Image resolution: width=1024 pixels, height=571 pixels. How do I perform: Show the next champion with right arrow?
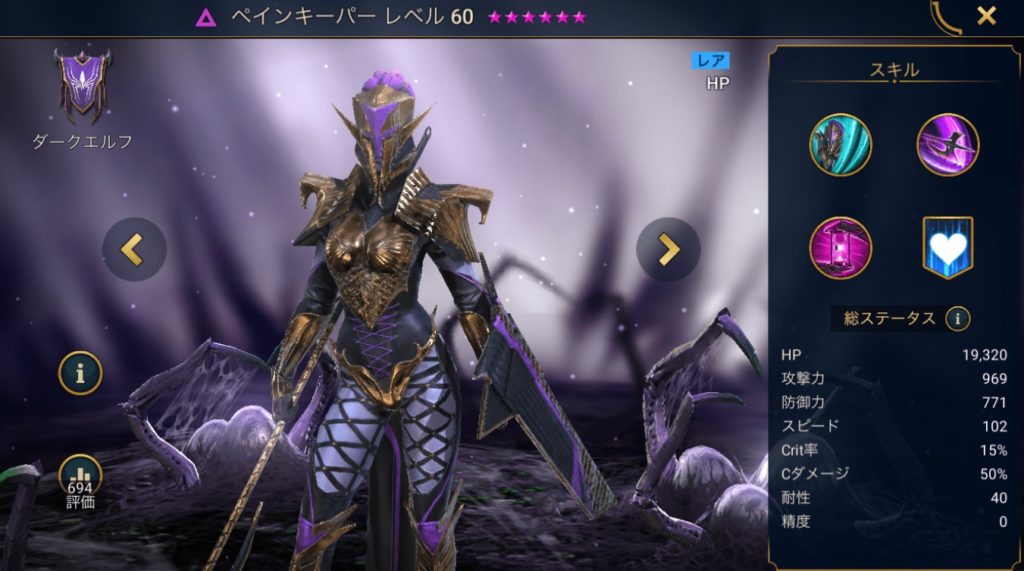(x=668, y=249)
